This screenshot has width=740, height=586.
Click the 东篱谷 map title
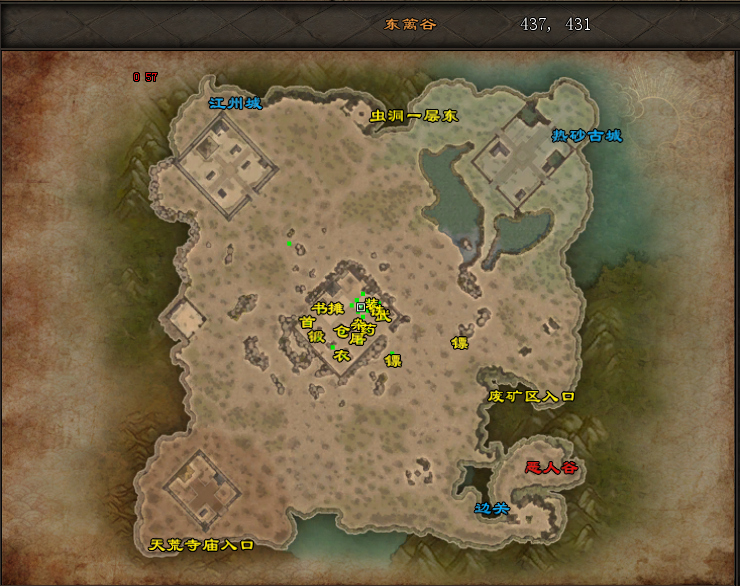tap(411, 24)
